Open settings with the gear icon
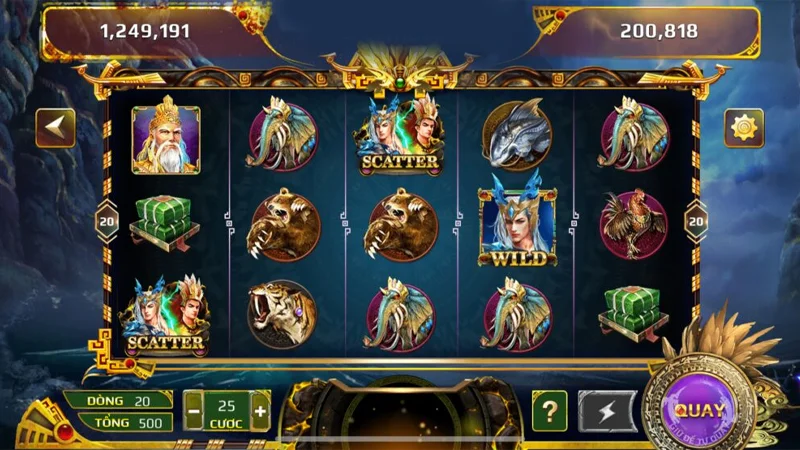The image size is (800, 450). pyautogui.click(x=745, y=127)
